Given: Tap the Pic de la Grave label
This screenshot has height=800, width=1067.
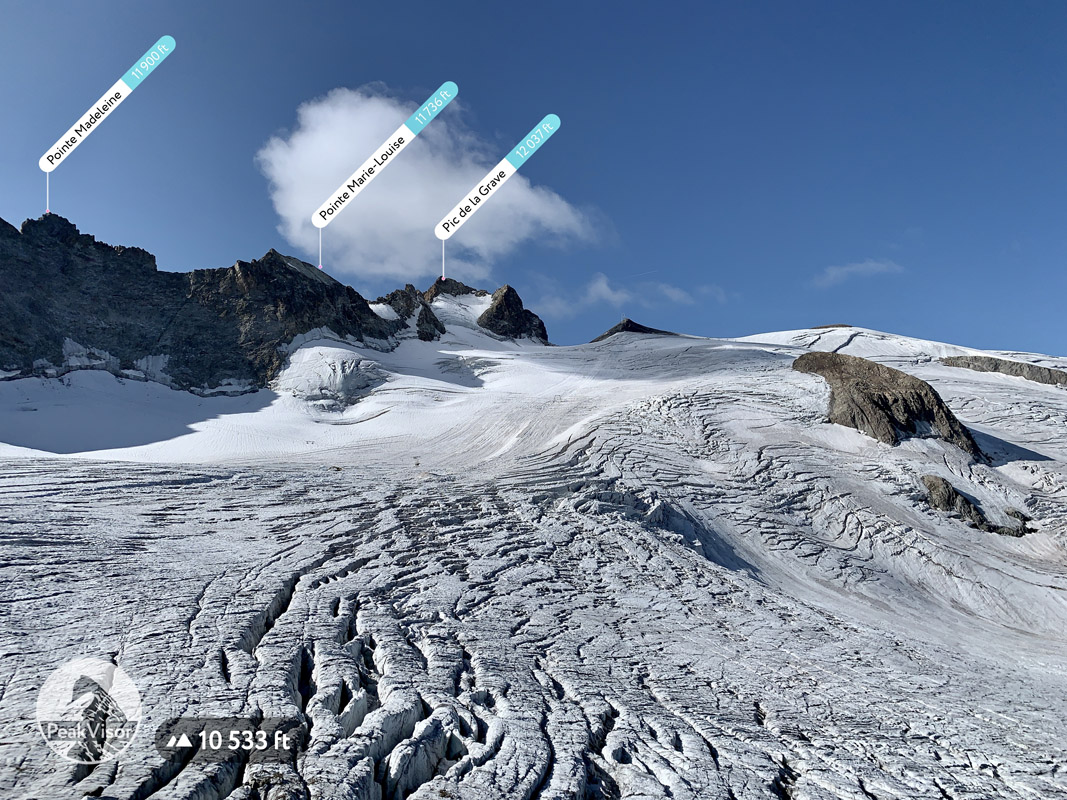Looking at the screenshot, I should 497,177.
